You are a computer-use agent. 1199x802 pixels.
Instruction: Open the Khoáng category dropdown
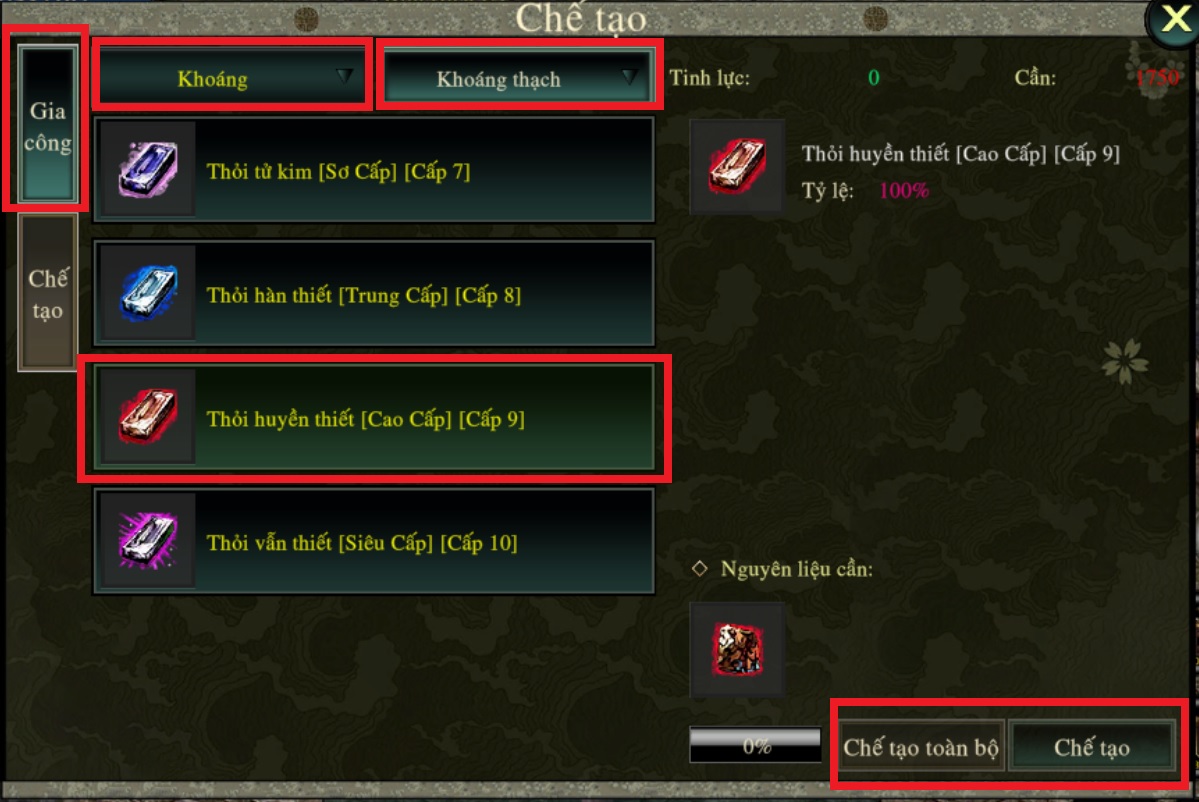[232, 76]
